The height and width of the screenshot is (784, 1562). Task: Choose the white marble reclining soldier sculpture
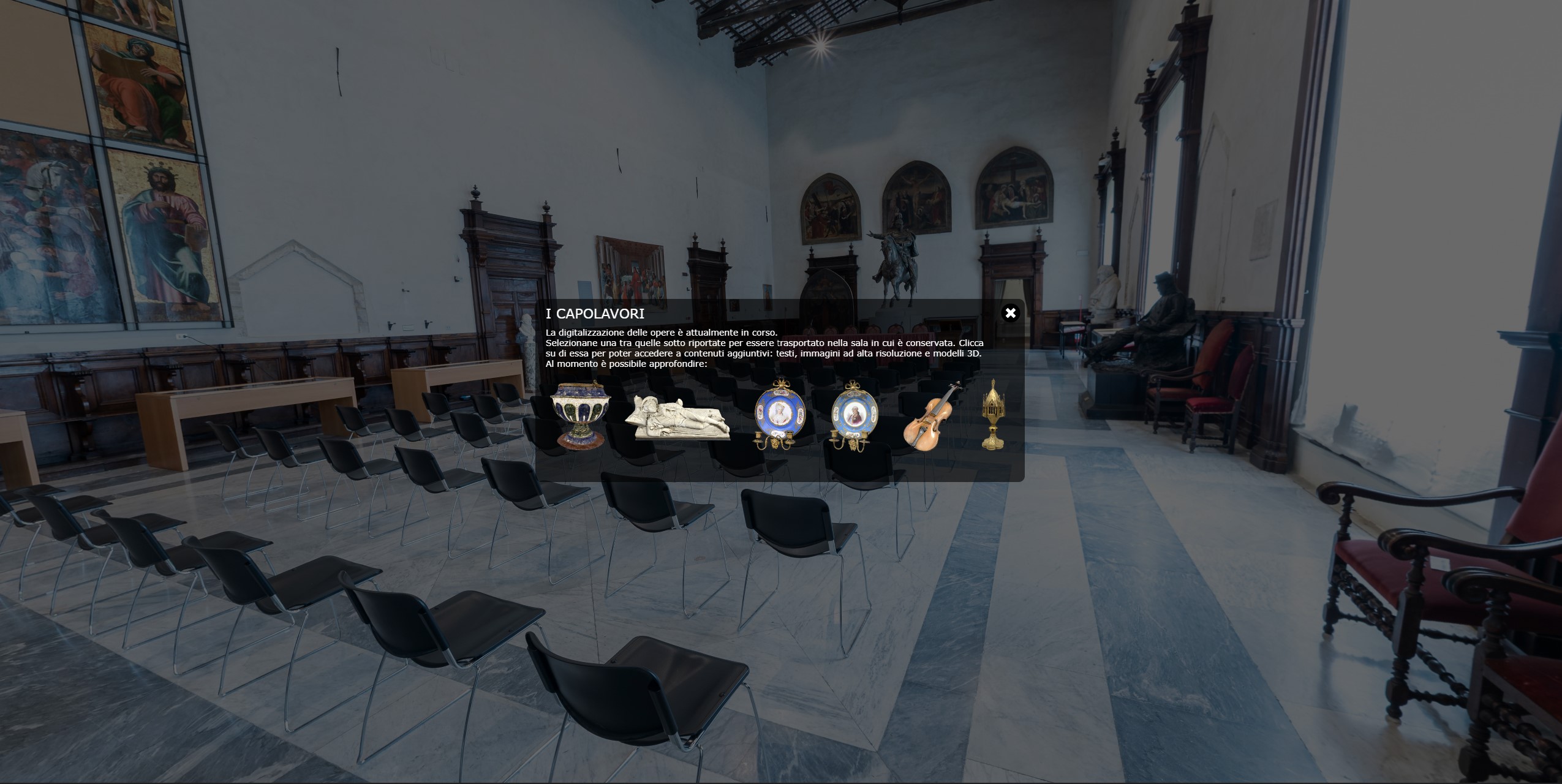tap(677, 418)
